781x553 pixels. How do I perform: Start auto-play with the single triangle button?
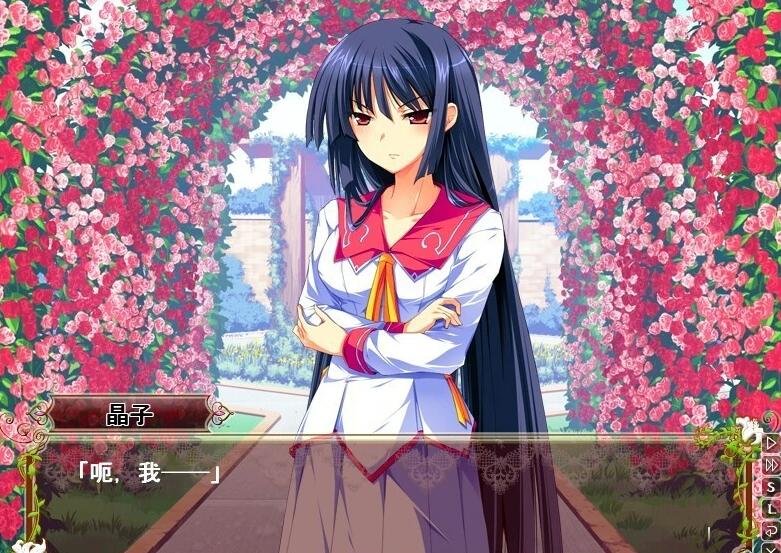click(771, 442)
